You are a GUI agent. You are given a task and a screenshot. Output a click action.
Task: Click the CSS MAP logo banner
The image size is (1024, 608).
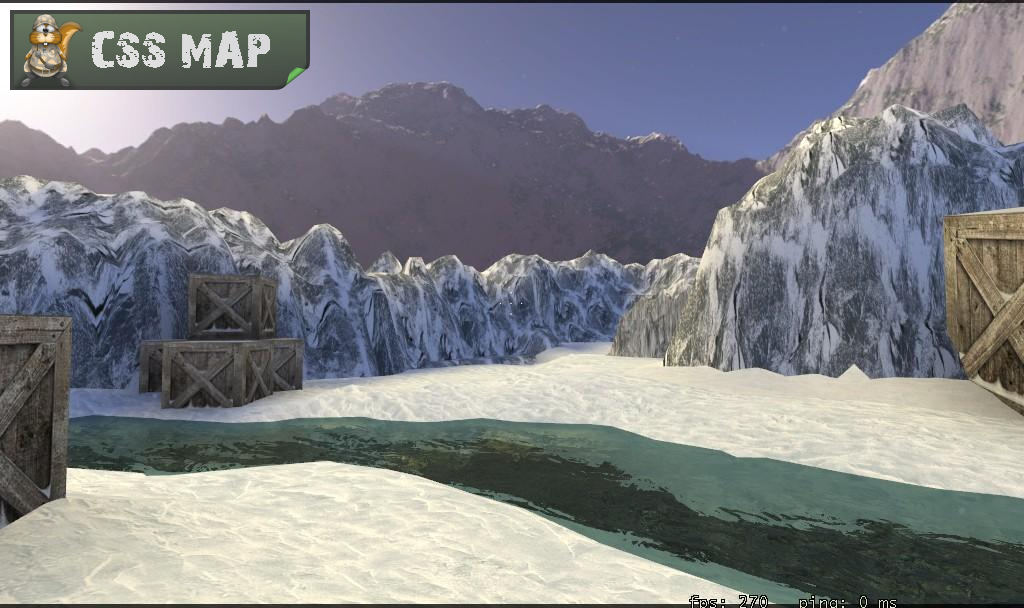tap(160, 50)
